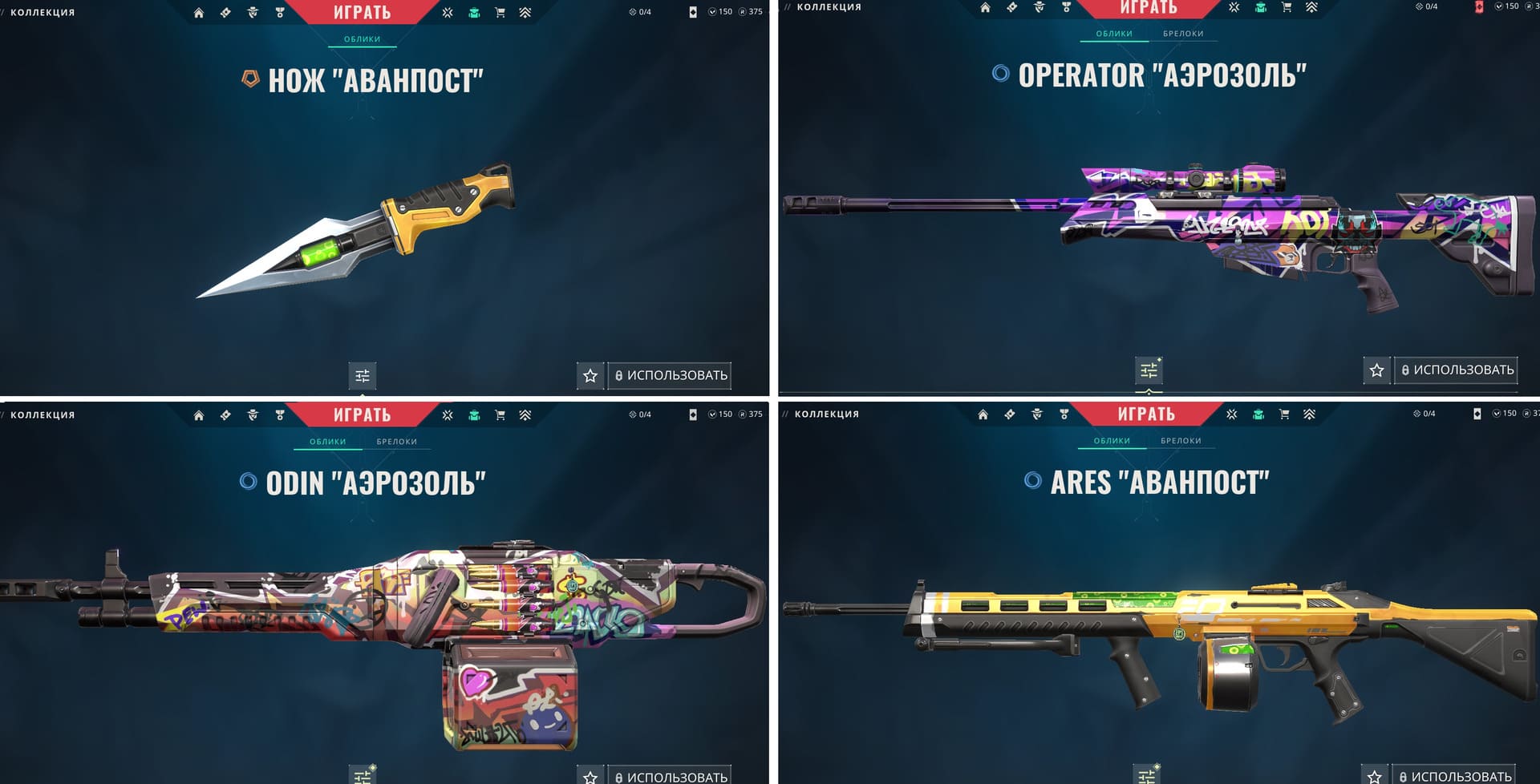This screenshot has height=784, width=1540.
Task: Click the home icon in the Ares panel
Action: [x=983, y=414]
